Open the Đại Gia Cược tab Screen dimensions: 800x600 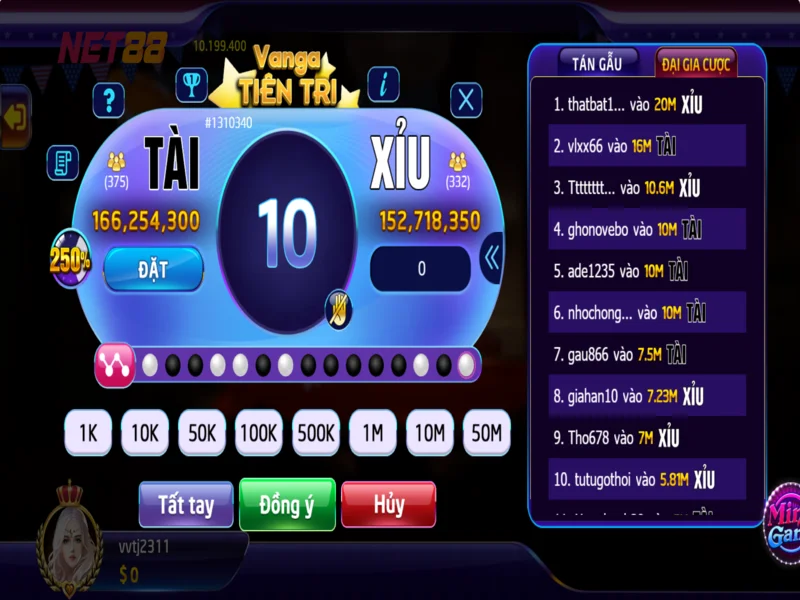click(696, 64)
